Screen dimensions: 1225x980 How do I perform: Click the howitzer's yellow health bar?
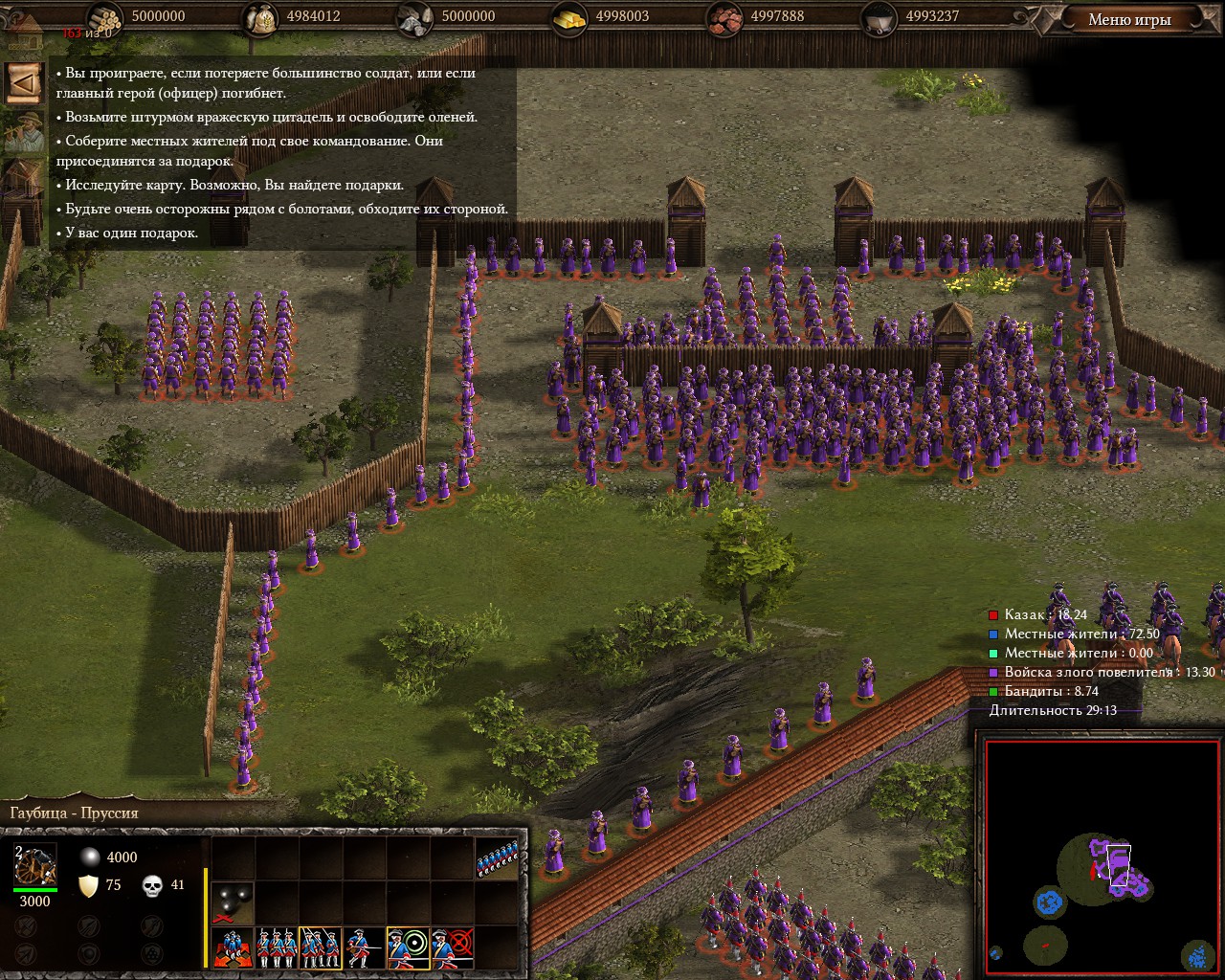pos(206,917)
